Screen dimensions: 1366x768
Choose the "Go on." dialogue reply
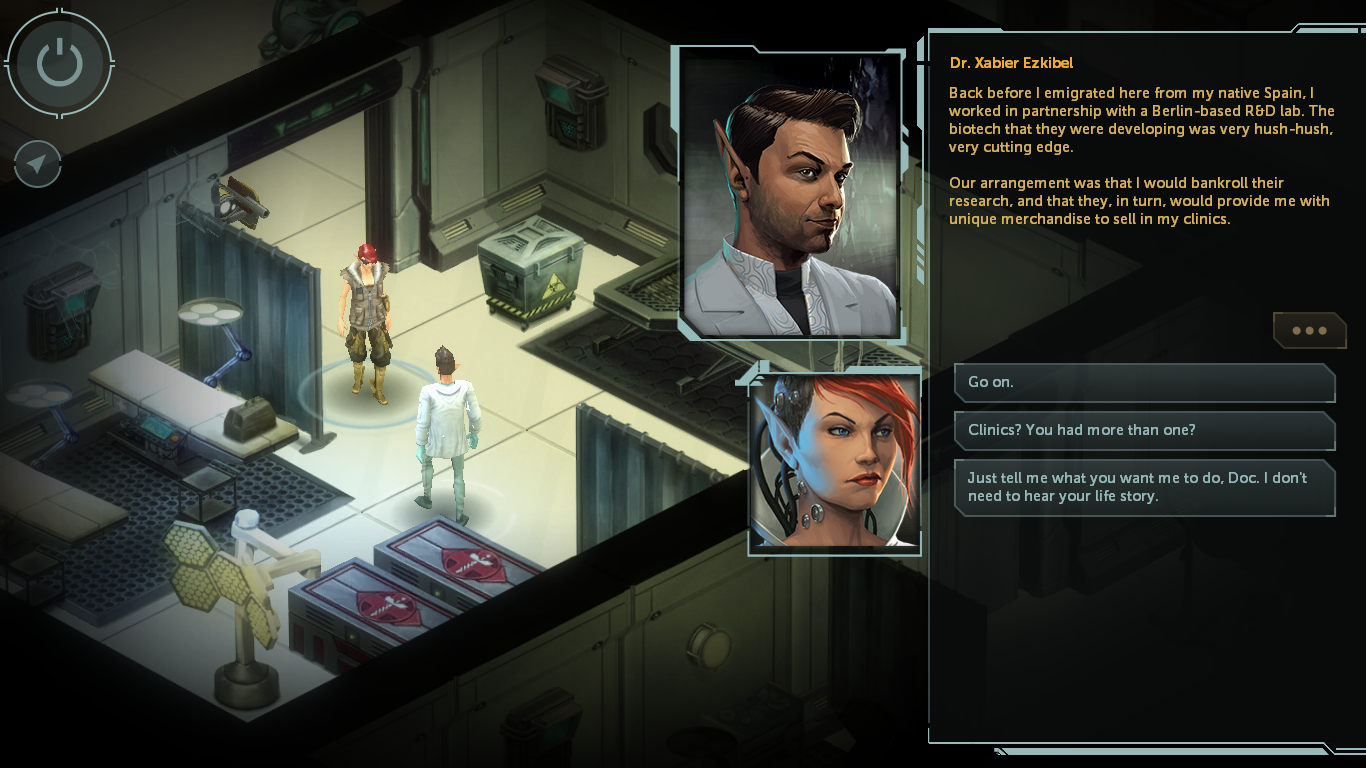coord(1144,382)
